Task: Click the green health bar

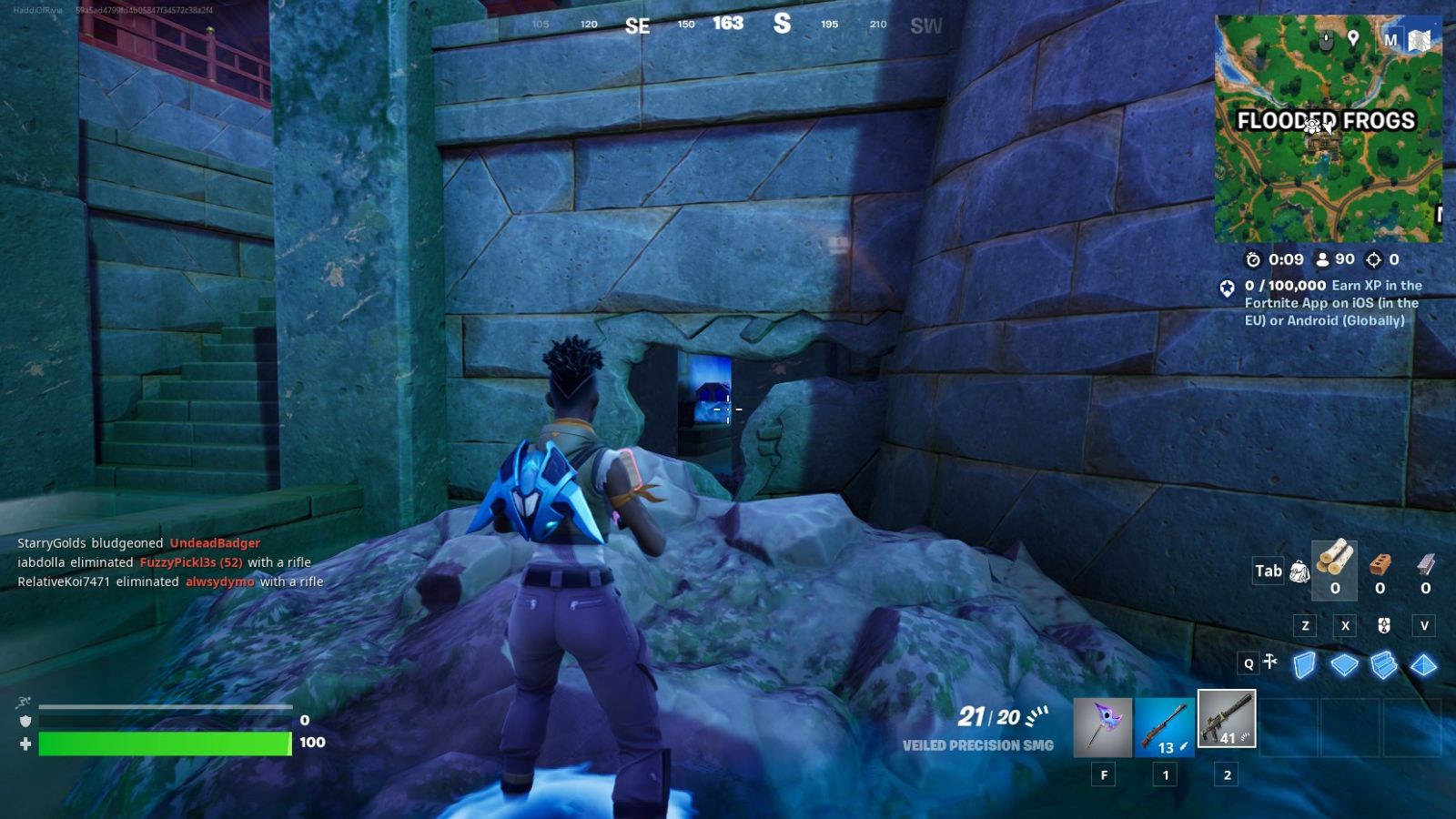Action: point(164,742)
